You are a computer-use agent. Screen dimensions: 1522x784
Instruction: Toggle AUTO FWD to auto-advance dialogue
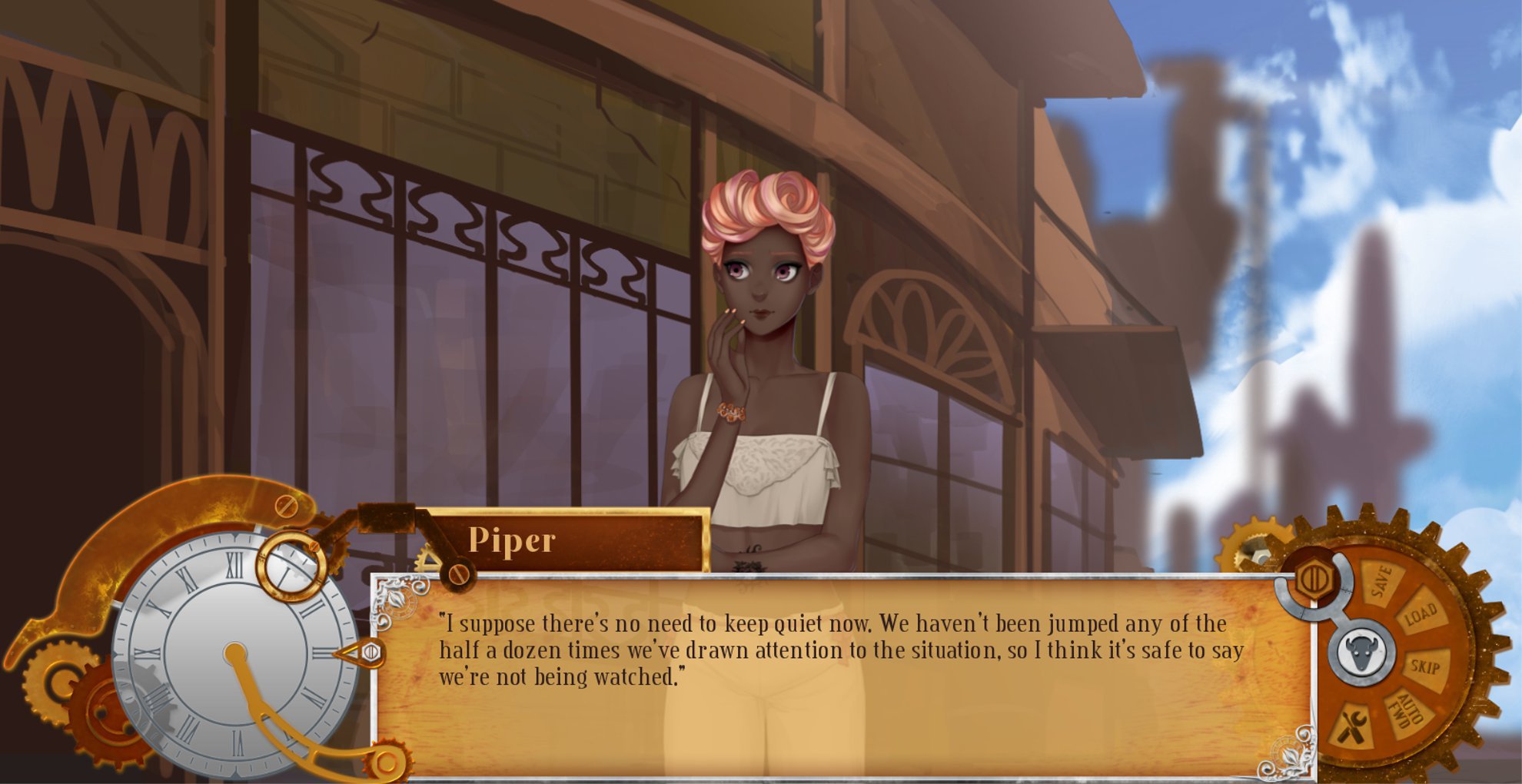coord(1406,709)
